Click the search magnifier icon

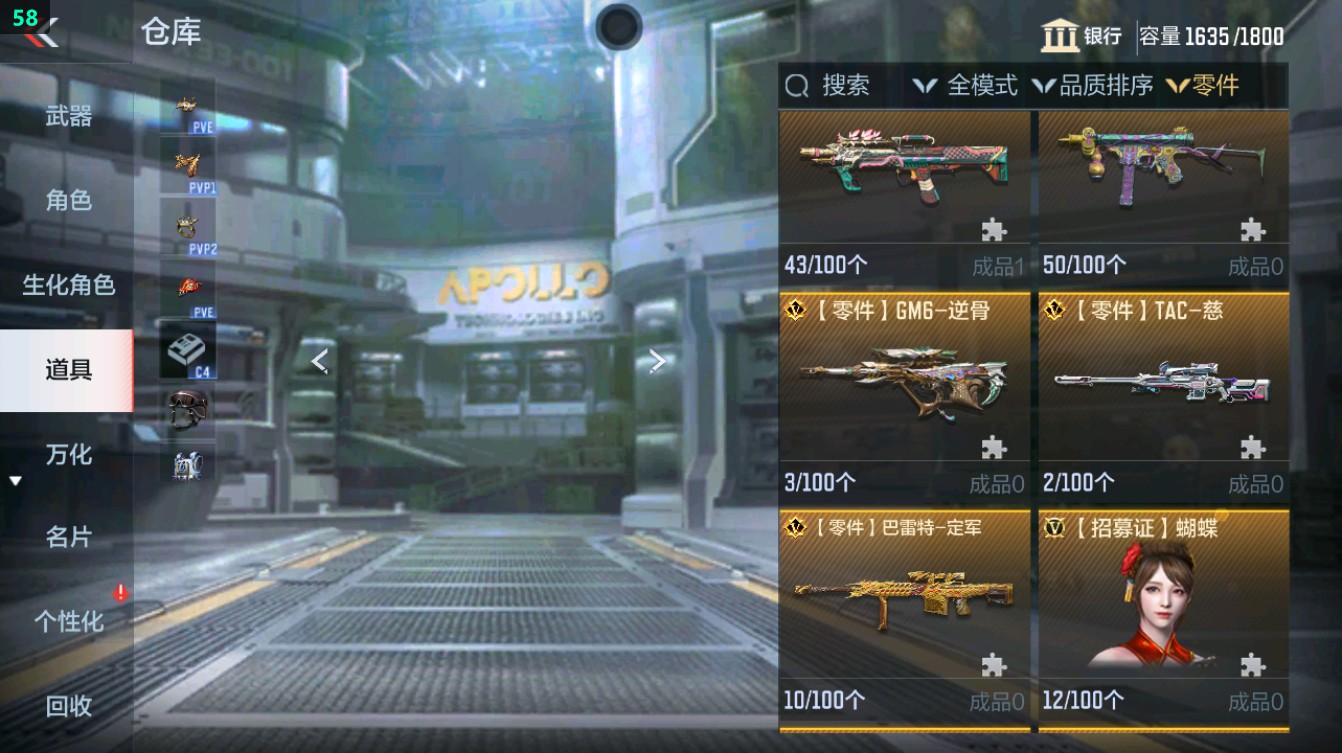tap(796, 86)
